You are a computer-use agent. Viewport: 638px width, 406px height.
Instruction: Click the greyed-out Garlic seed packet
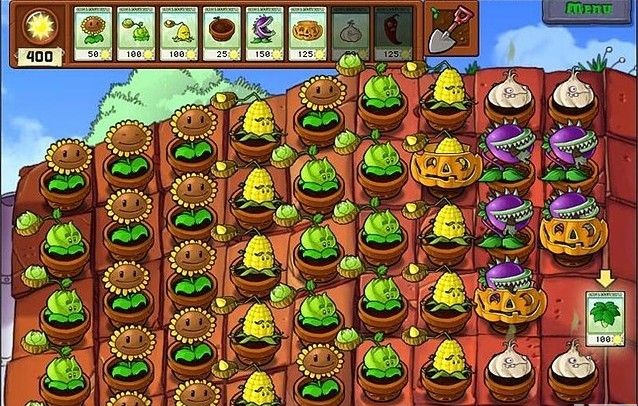[350, 34]
